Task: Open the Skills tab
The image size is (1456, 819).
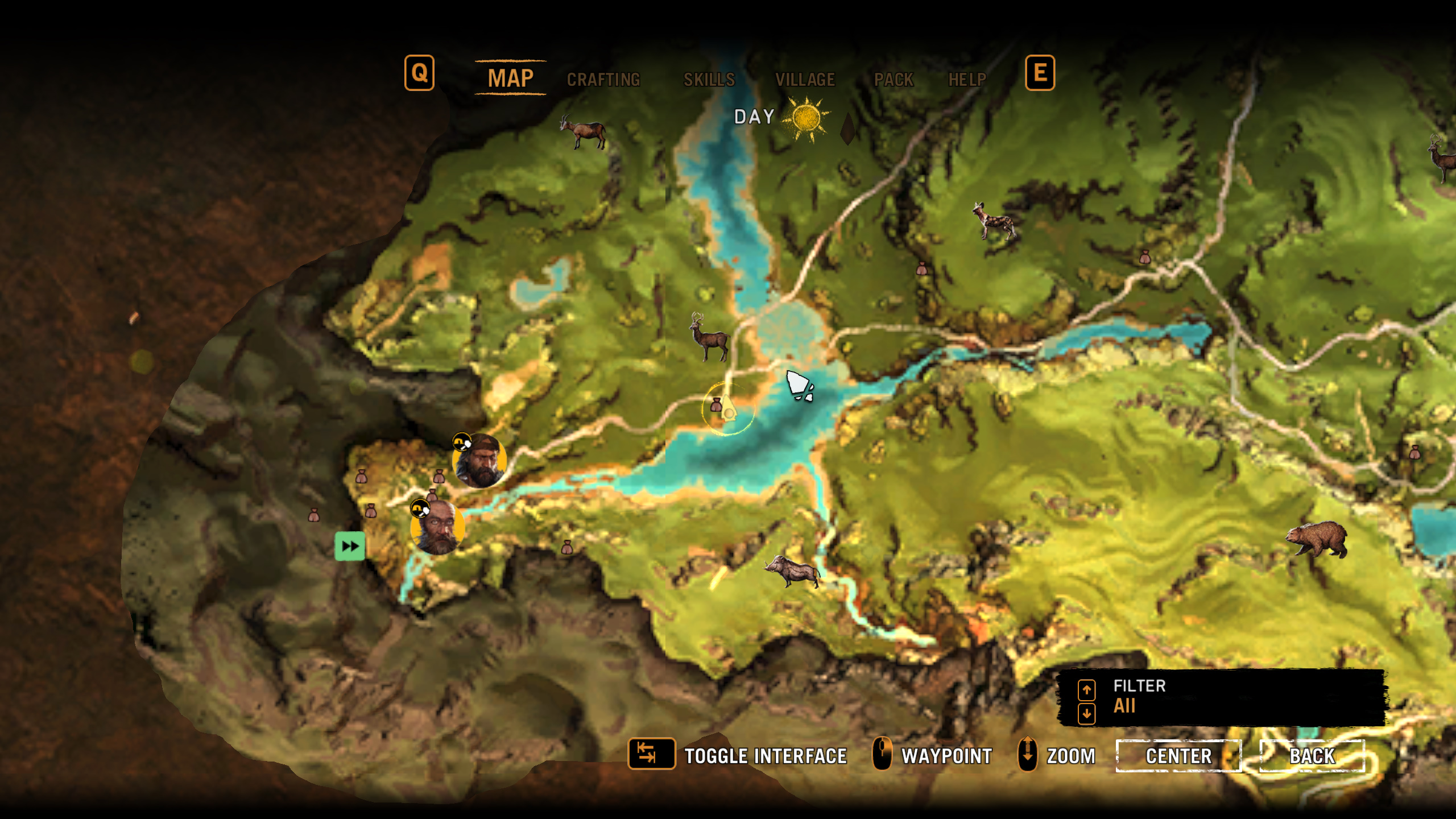Action: tap(709, 79)
